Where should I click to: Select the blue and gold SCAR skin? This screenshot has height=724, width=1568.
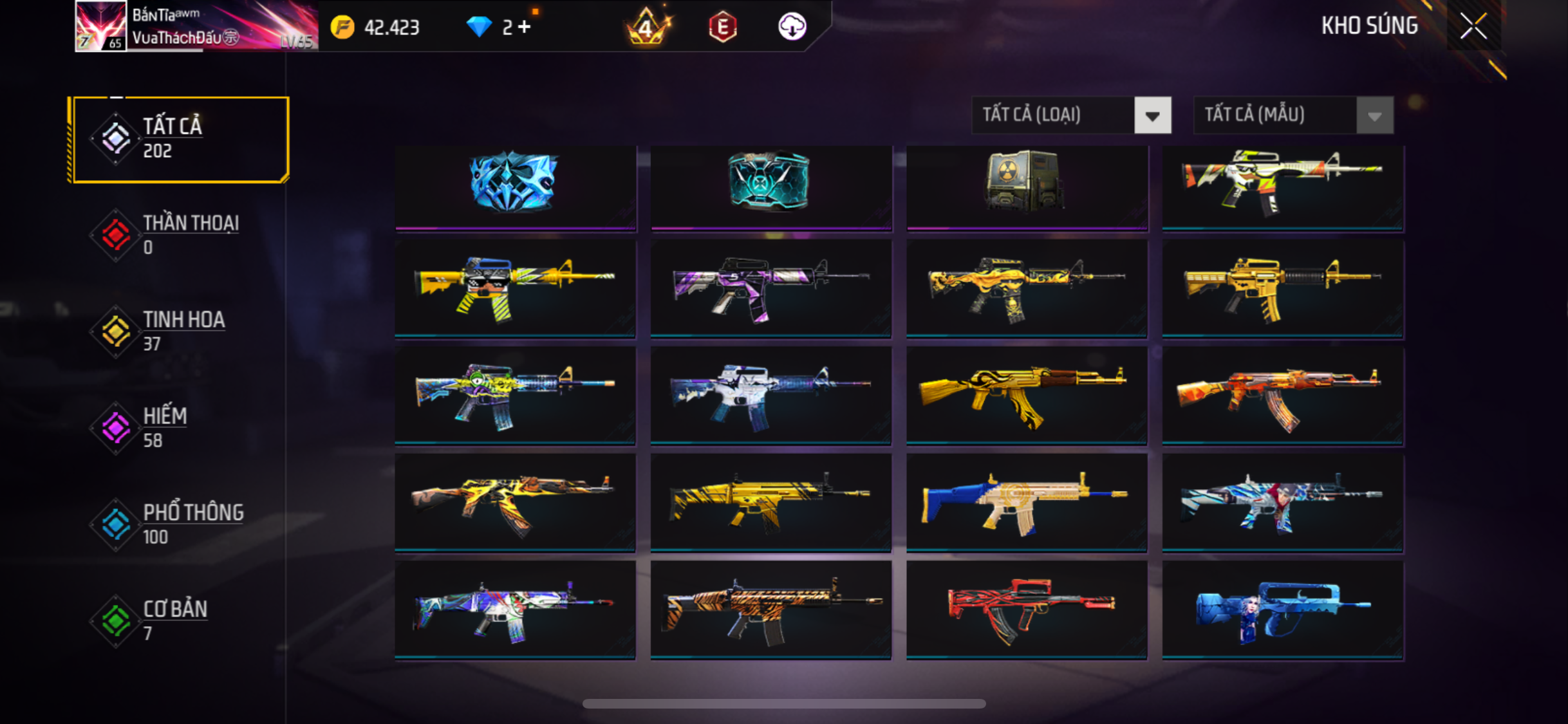[x=1027, y=502]
